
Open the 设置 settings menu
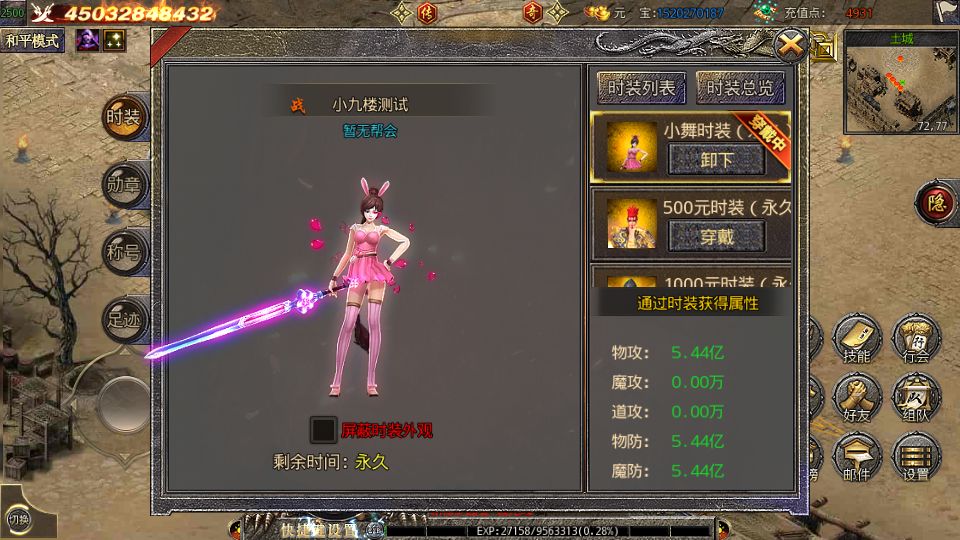[915, 458]
